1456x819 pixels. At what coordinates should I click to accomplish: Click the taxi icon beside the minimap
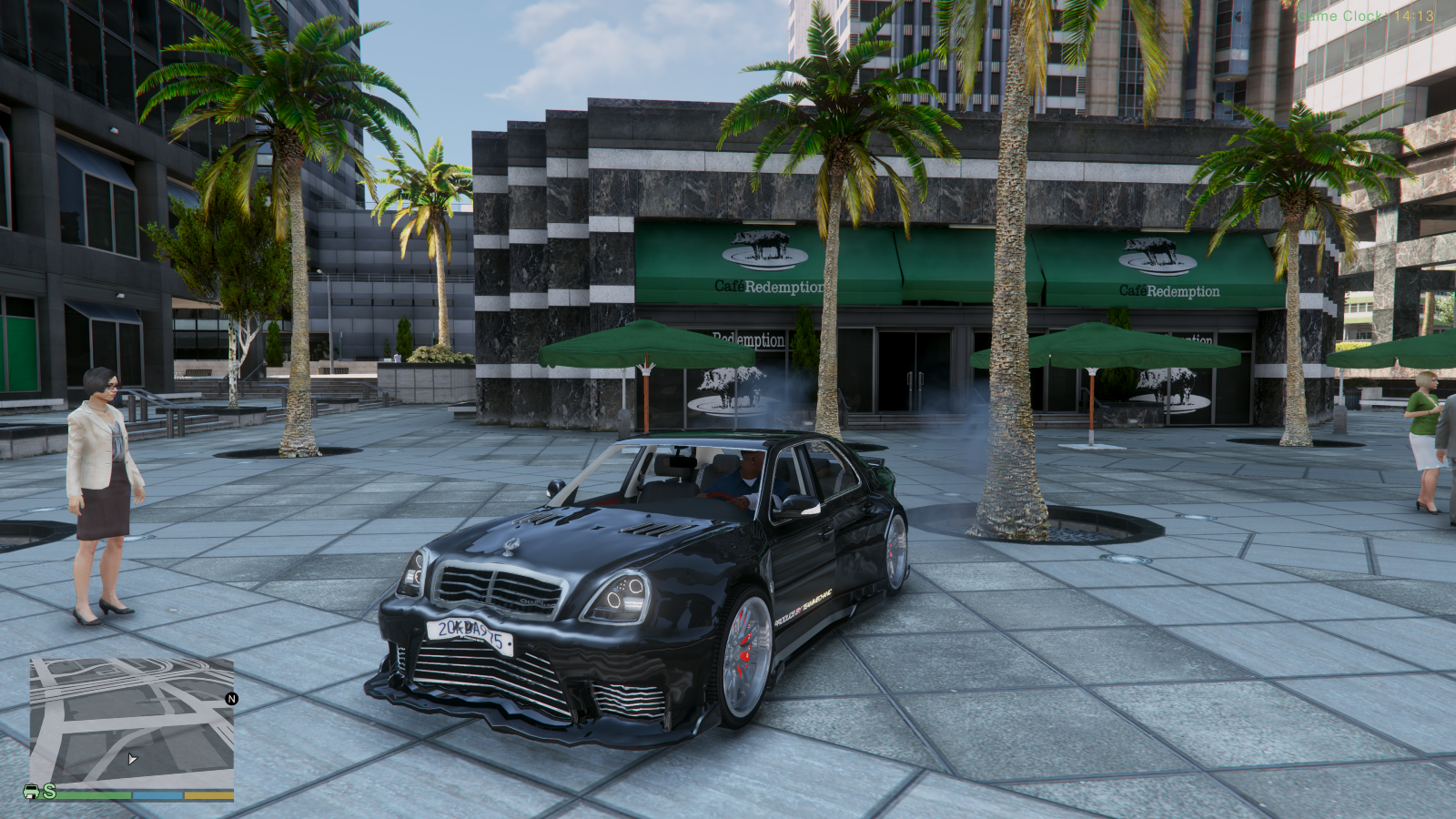pyautogui.click(x=31, y=790)
